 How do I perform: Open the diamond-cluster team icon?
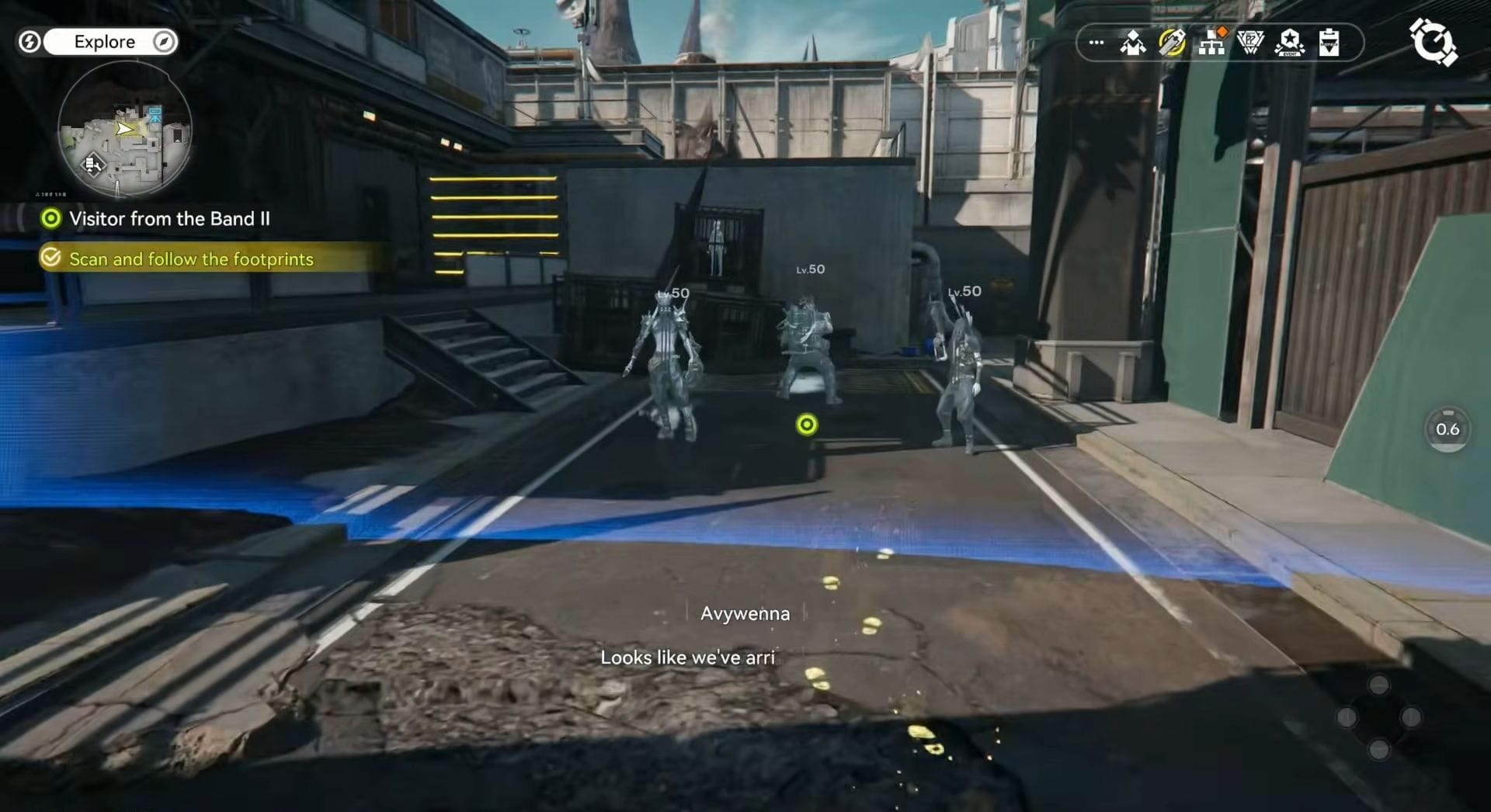(x=1133, y=43)
